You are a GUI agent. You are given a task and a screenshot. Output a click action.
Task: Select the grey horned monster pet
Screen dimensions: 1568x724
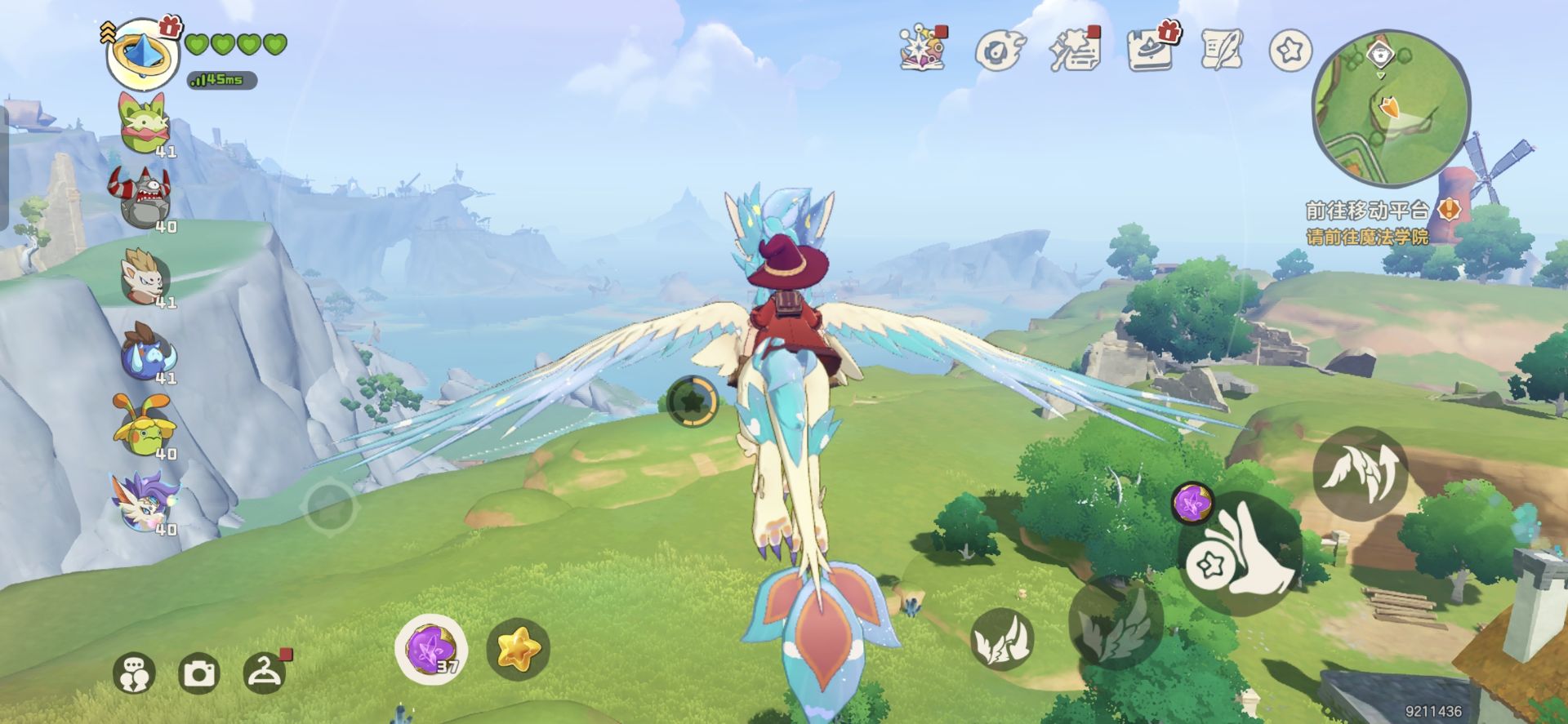coord(142,197)
